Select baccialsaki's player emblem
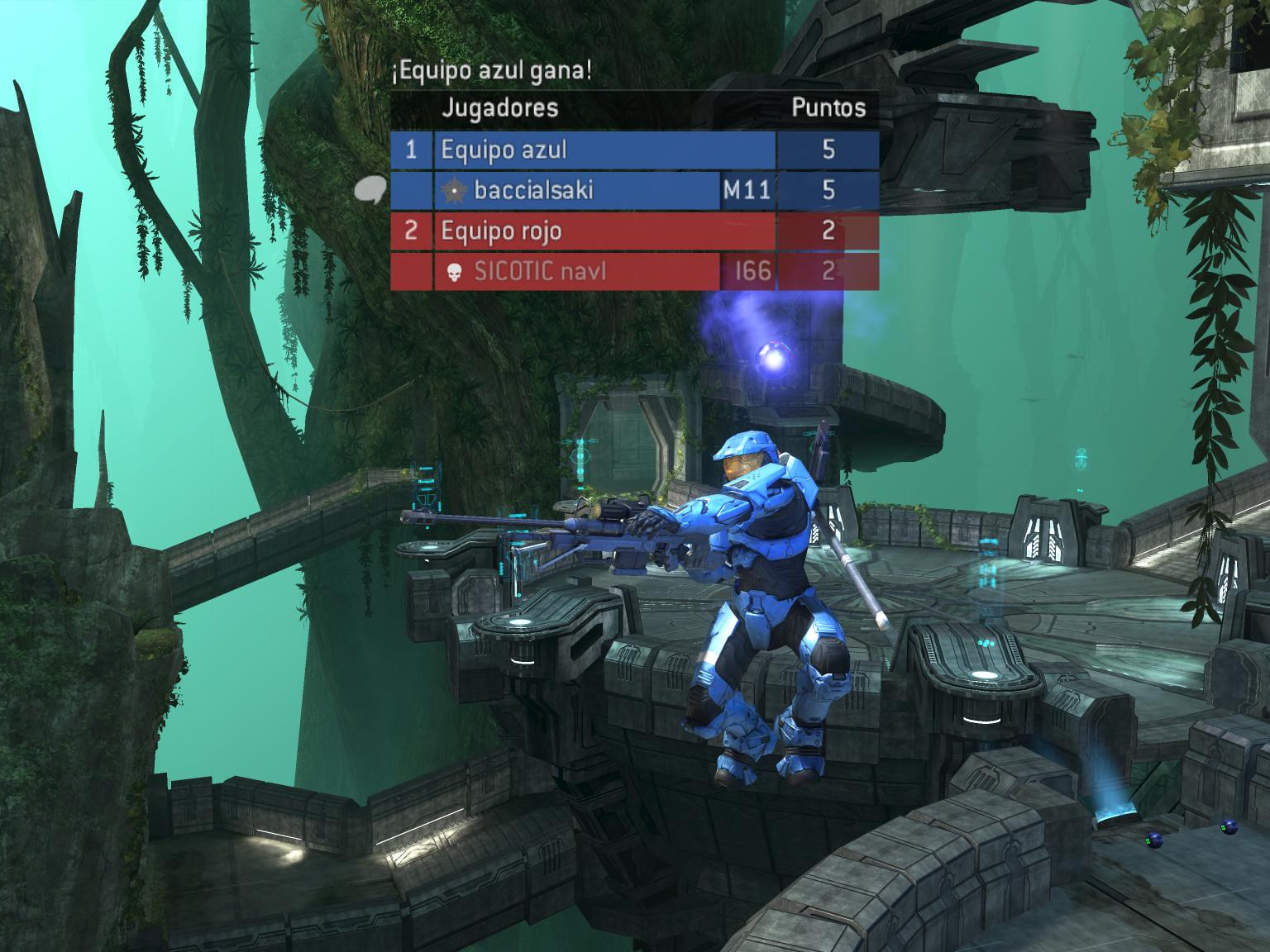 pyautogui.click(x=454, y=189)
